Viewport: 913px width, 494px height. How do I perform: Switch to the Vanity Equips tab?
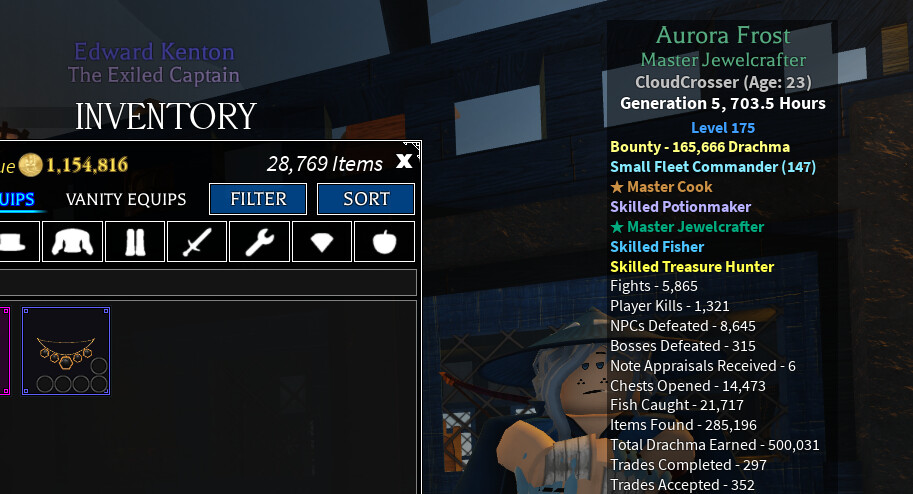(x=126, y=199)
